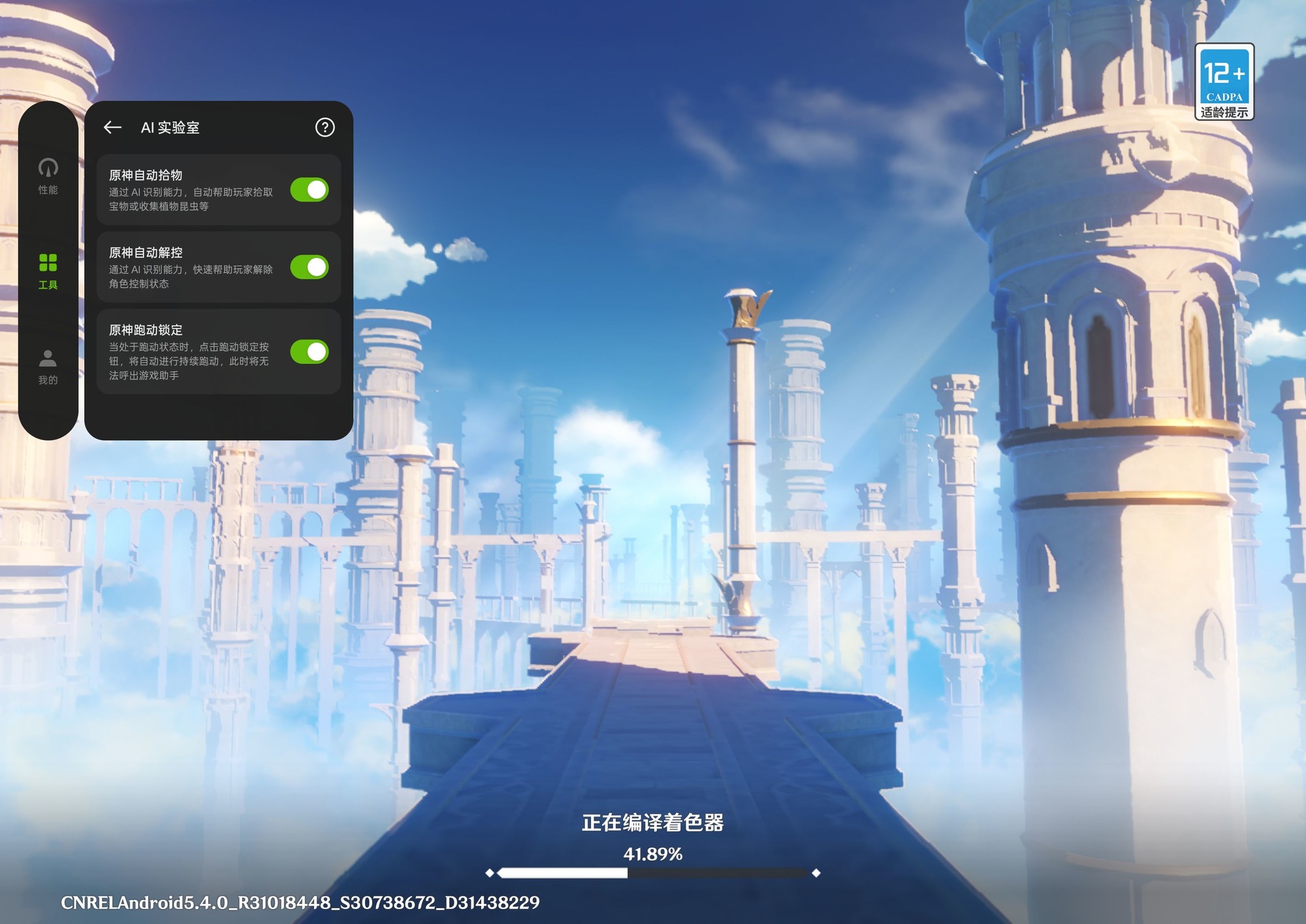Screen dimensions: 1306x924
Task: Click the back arrow beside AI 实验室 title
Action: 112,128
